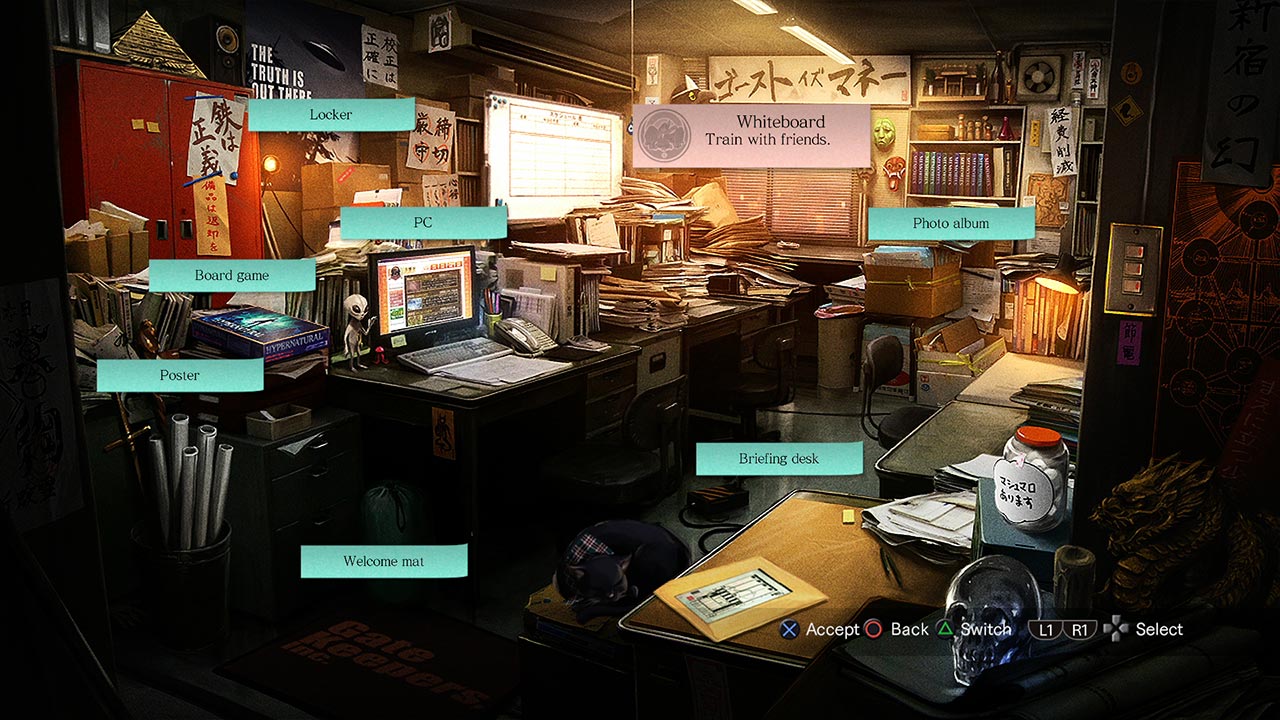Image resolution: width=1280 pixels, height=720 pixels.
Task: Open the Photo album
Action: (x=951, y=223)
